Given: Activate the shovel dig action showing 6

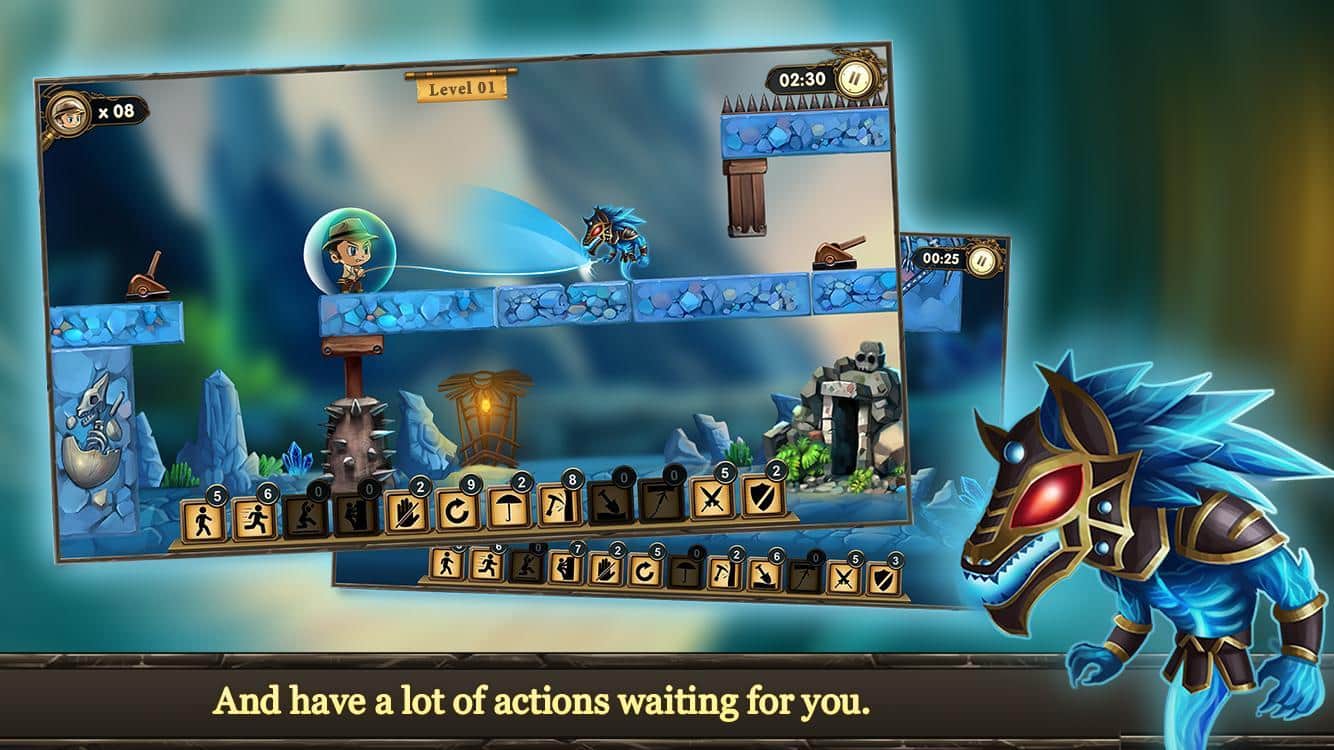Looking at the screenshot, I should 762,572.
